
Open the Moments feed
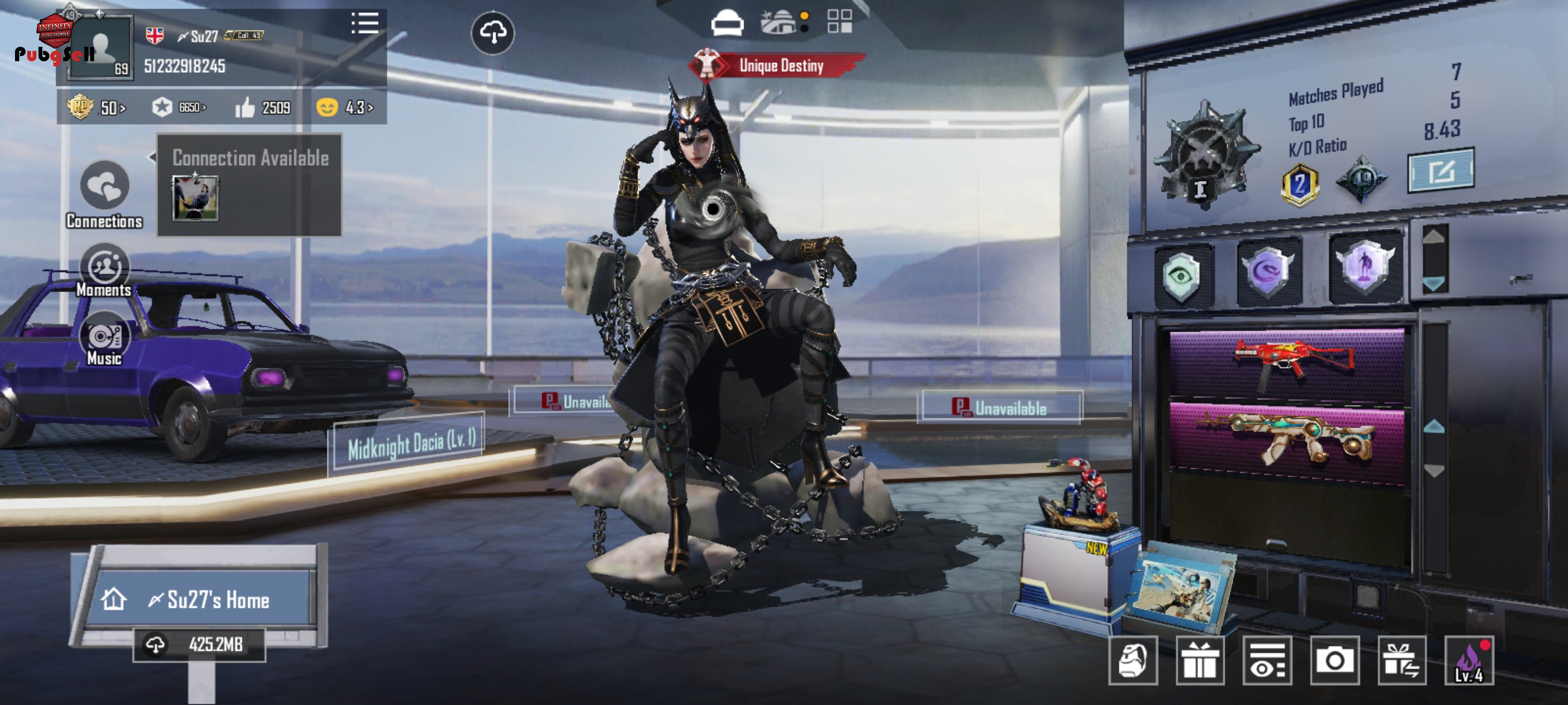(104, 270)
